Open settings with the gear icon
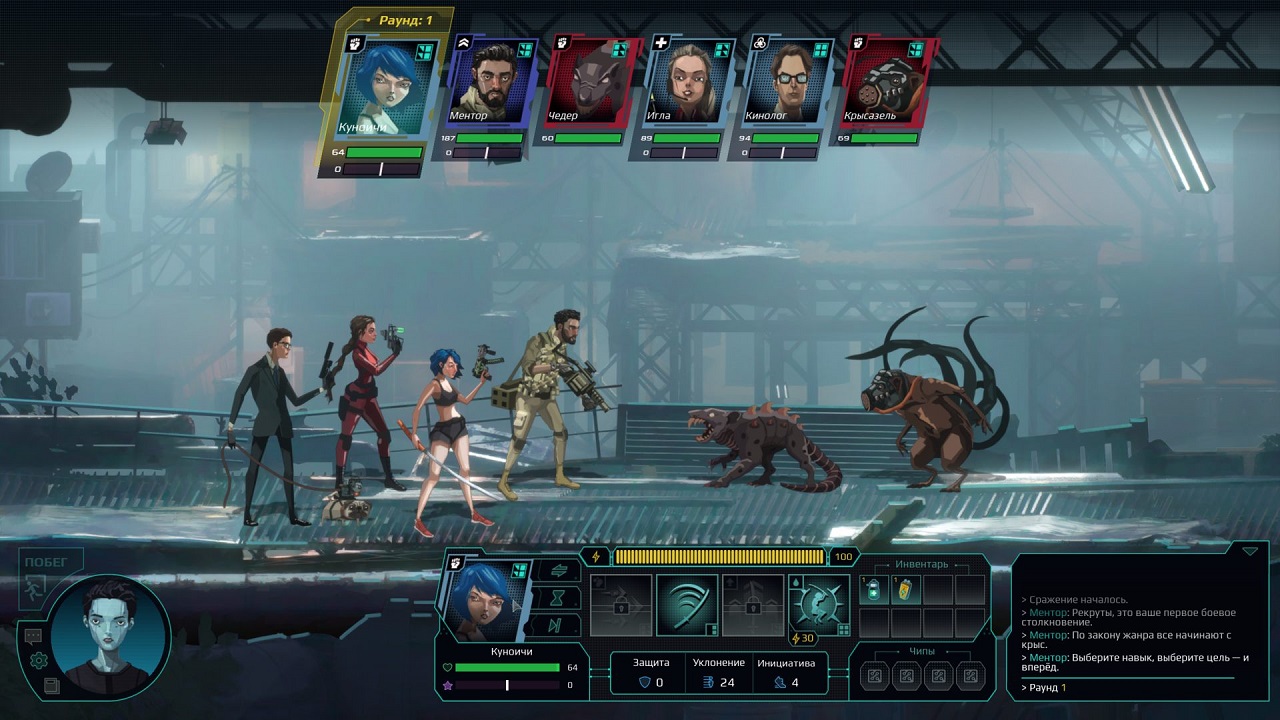This screenshot has height=720, width=1280. coord(39,660)
